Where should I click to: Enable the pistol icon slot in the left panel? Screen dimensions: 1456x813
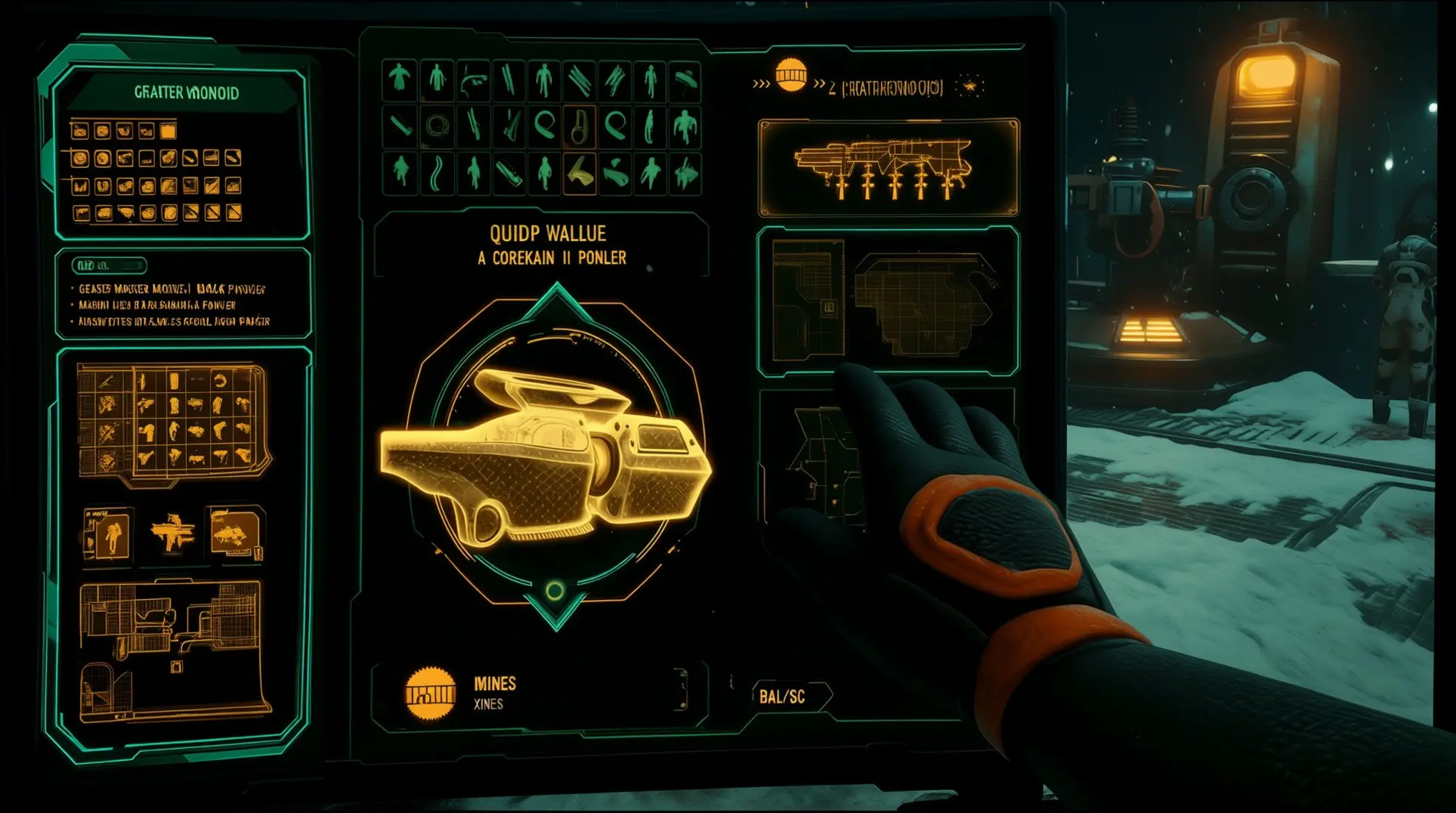pos(80,212)
